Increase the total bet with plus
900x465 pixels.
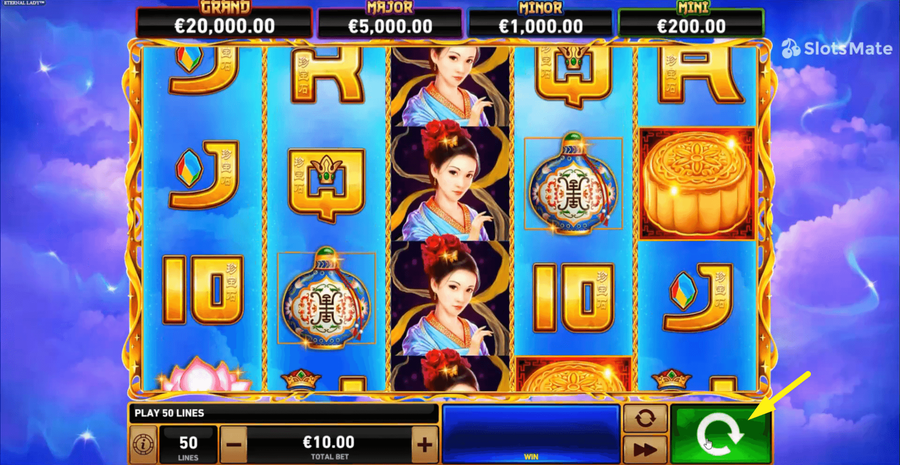[x=425, y=444]
